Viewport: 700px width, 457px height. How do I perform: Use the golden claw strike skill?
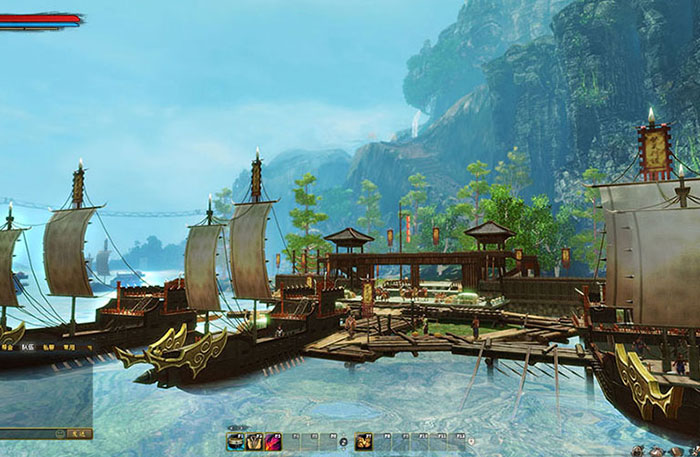coord(254,441)
